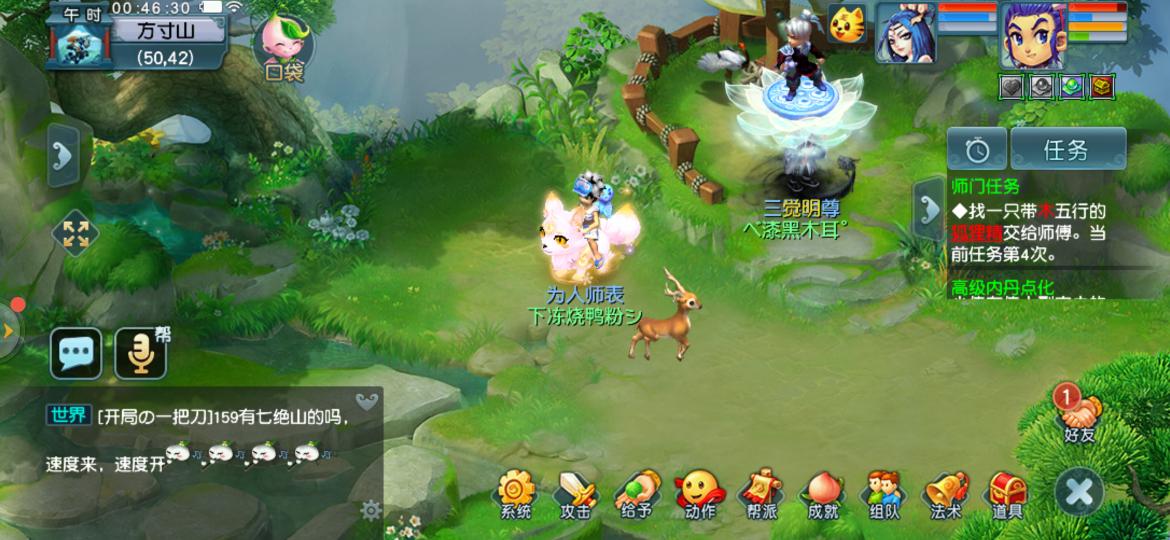
Task: Switch to the 任务 quest tab
Action: click(1067, 150)
